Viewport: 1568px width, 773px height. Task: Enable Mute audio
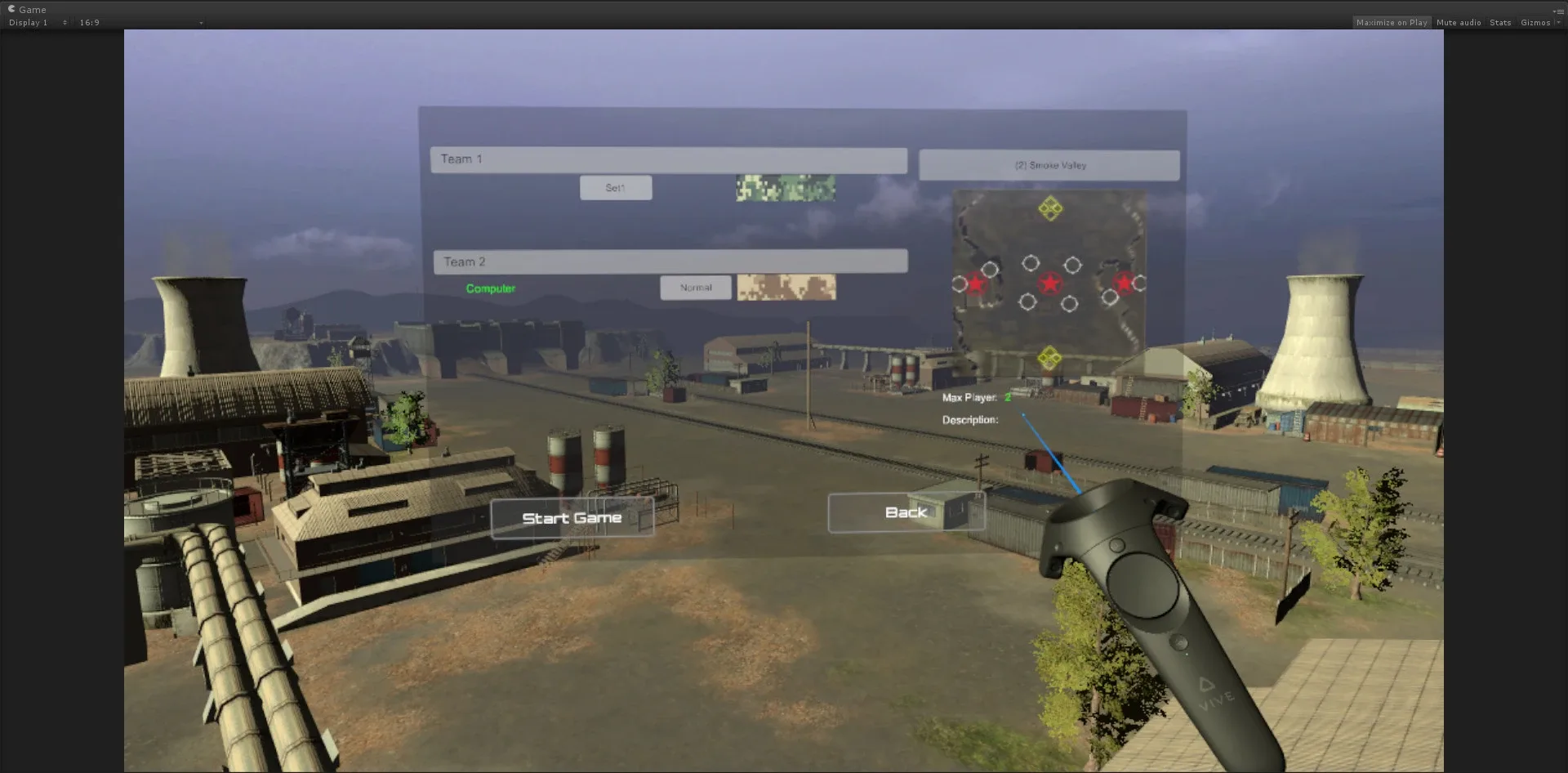tap(1458, 22)
